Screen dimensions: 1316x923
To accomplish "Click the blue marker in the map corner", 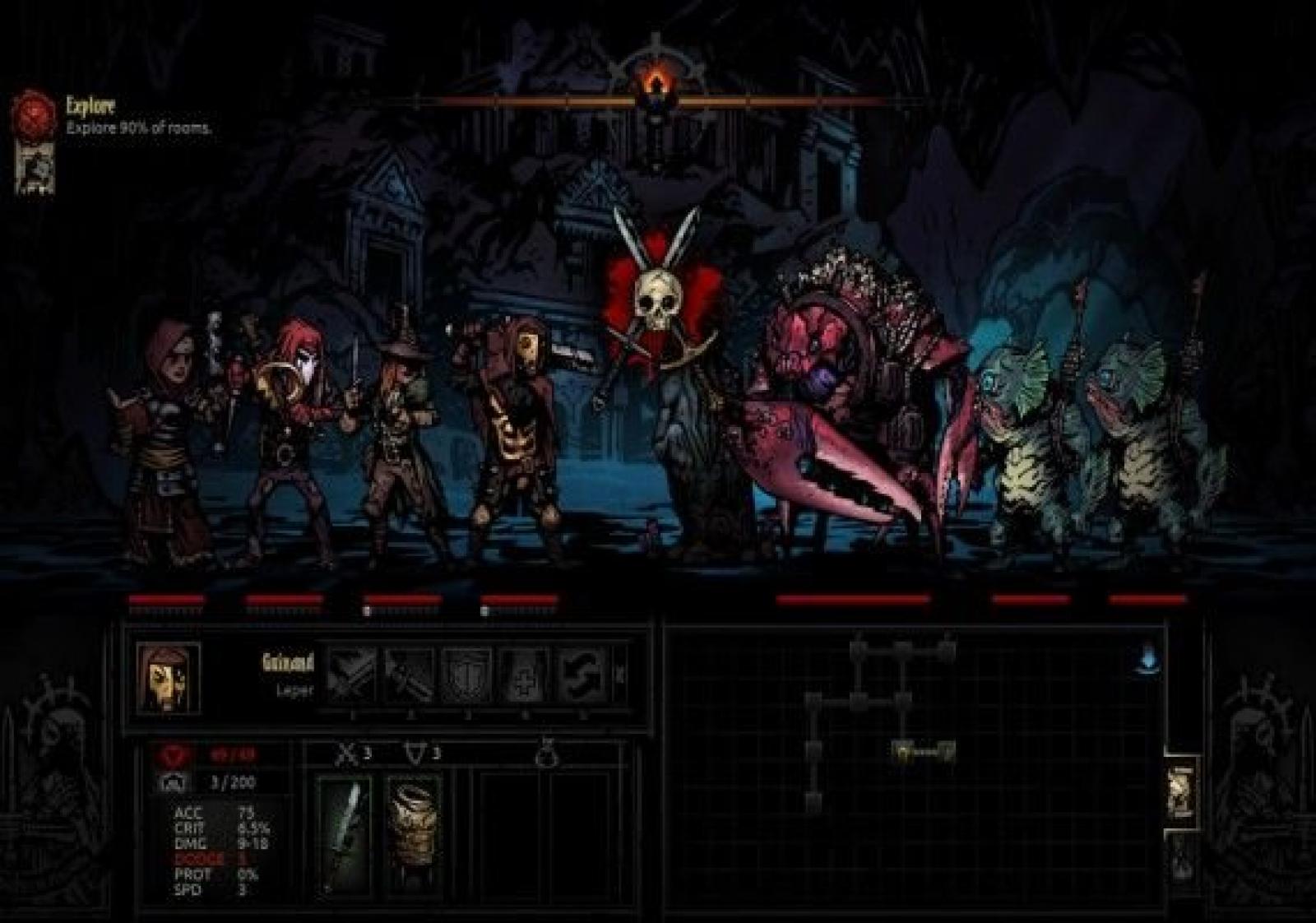I will [x=1148, y=659].
